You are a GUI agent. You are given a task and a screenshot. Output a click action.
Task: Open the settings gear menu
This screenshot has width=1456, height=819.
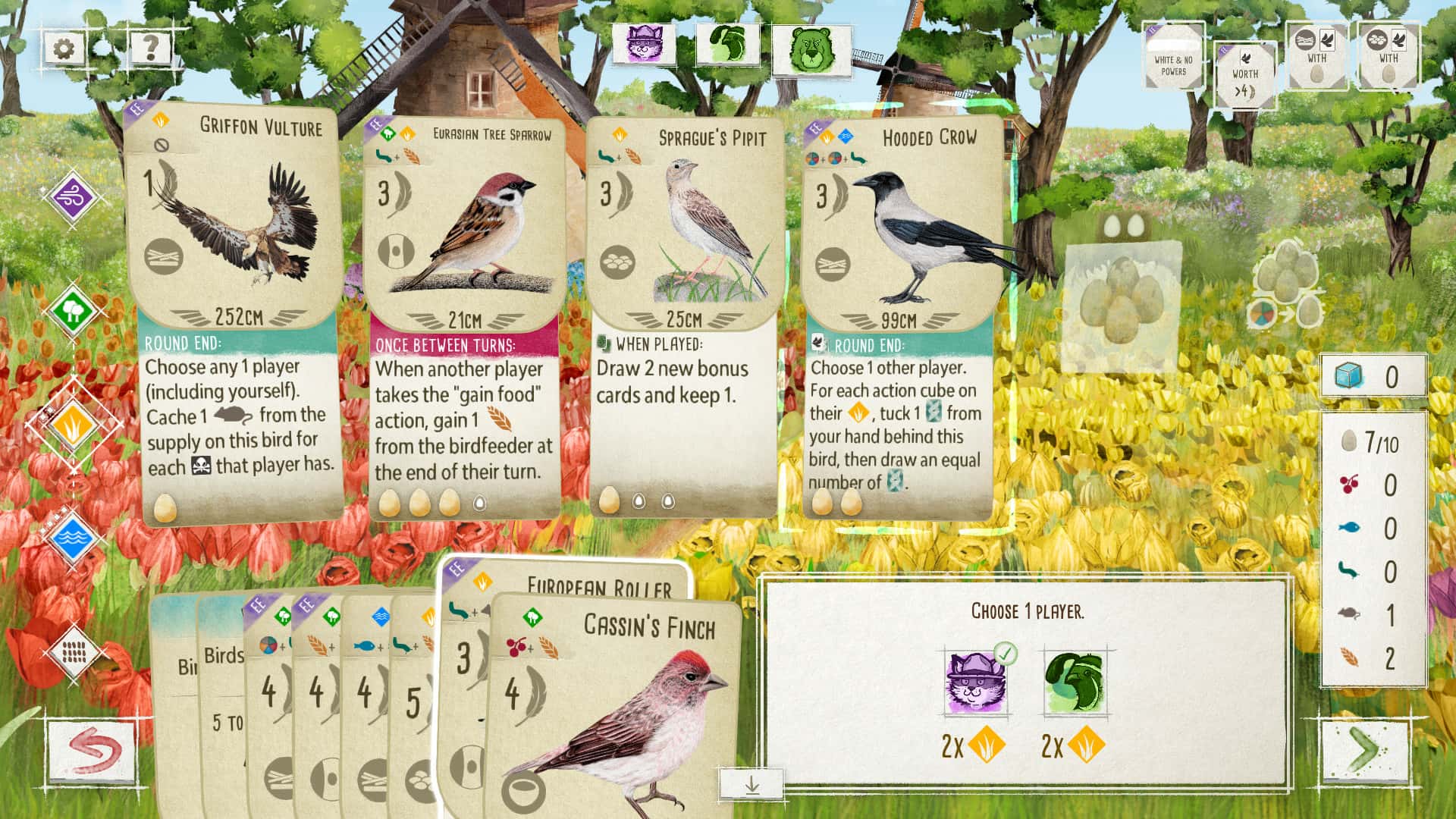point(64,49)
